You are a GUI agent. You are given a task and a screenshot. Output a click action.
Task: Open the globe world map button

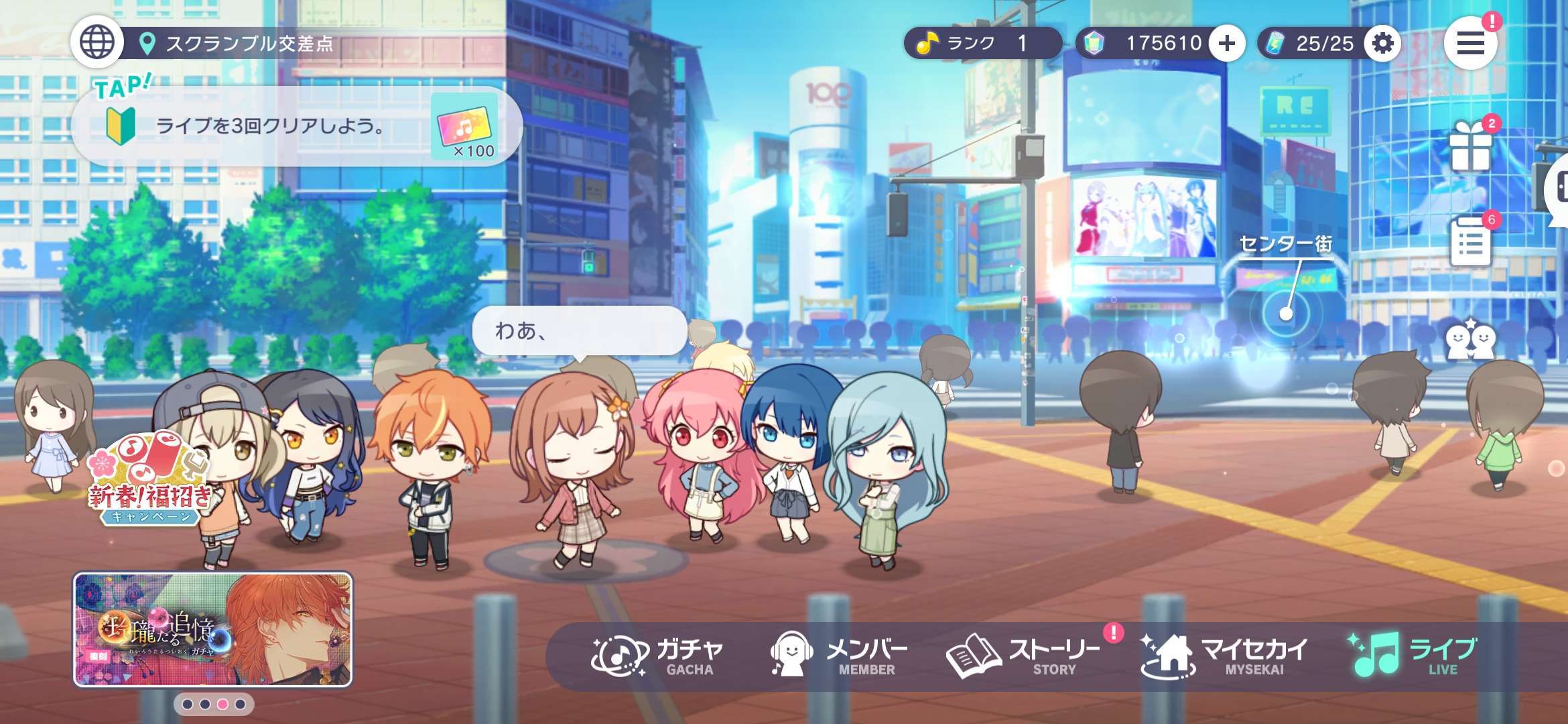[97, 42]
